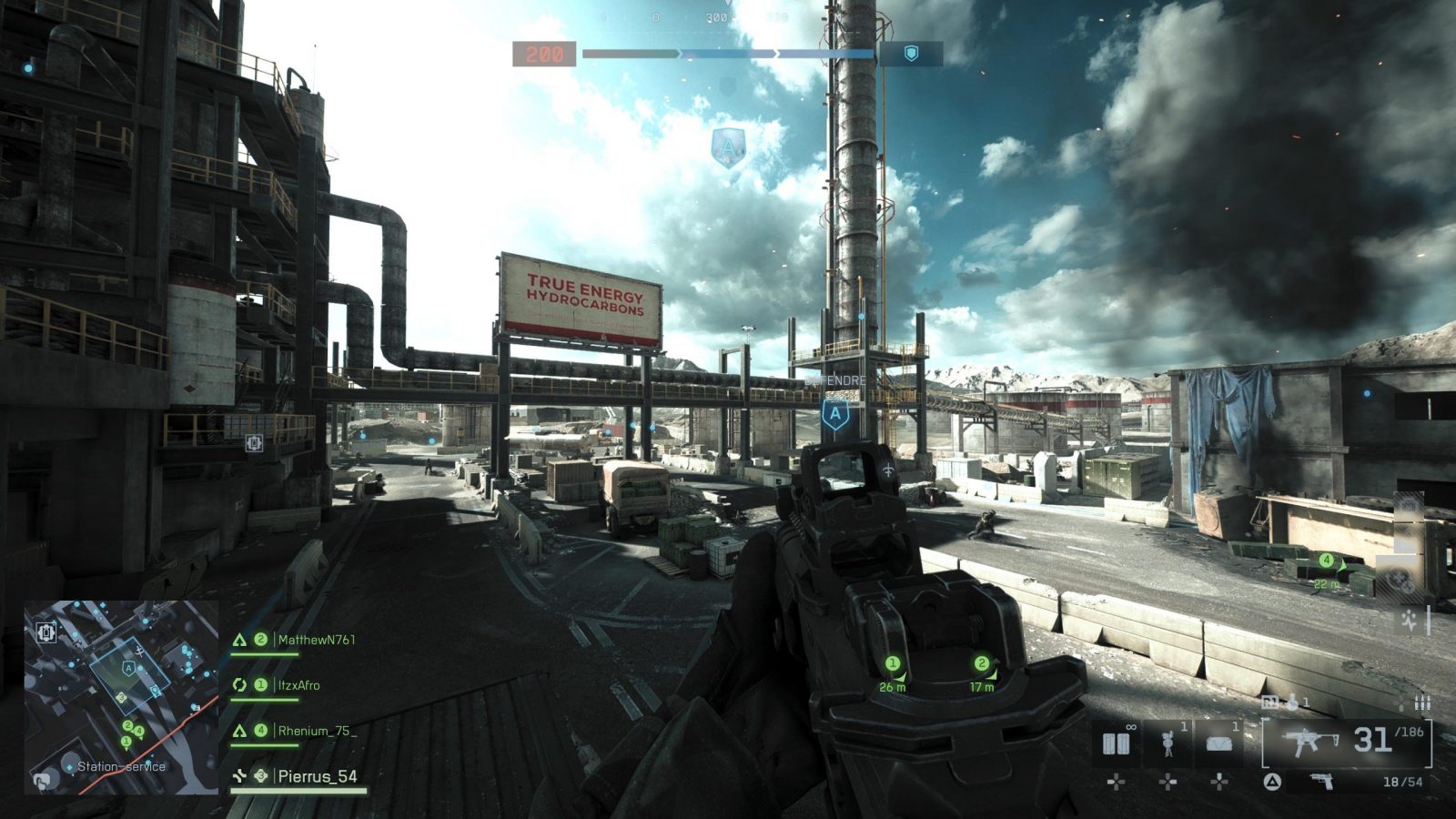Open the minimap
Viewport: 1456px width, 819px height.
(x=121, y=697)
